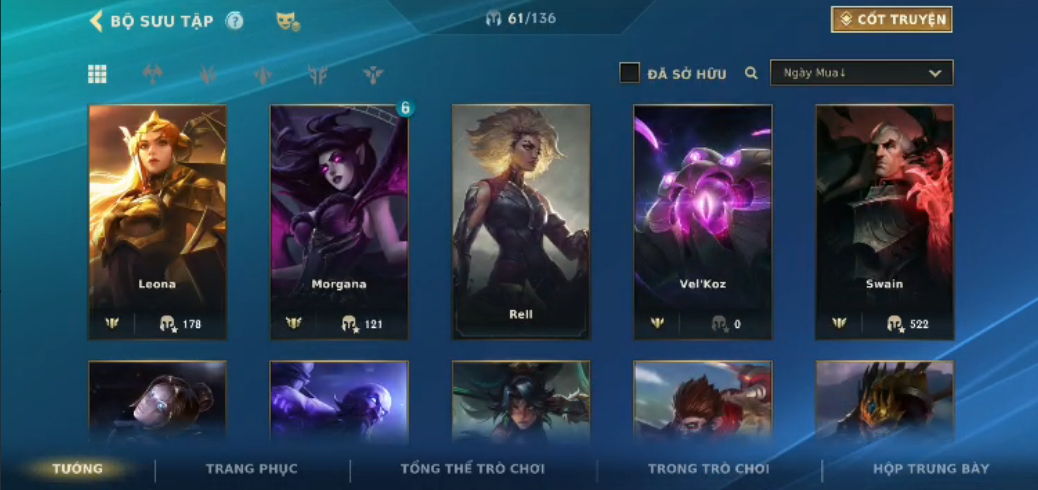Viewport: 1038px width, 490px height.
Task: Open the Tổng Thể Trò Chơi tab
Action: tap(473, 469)
